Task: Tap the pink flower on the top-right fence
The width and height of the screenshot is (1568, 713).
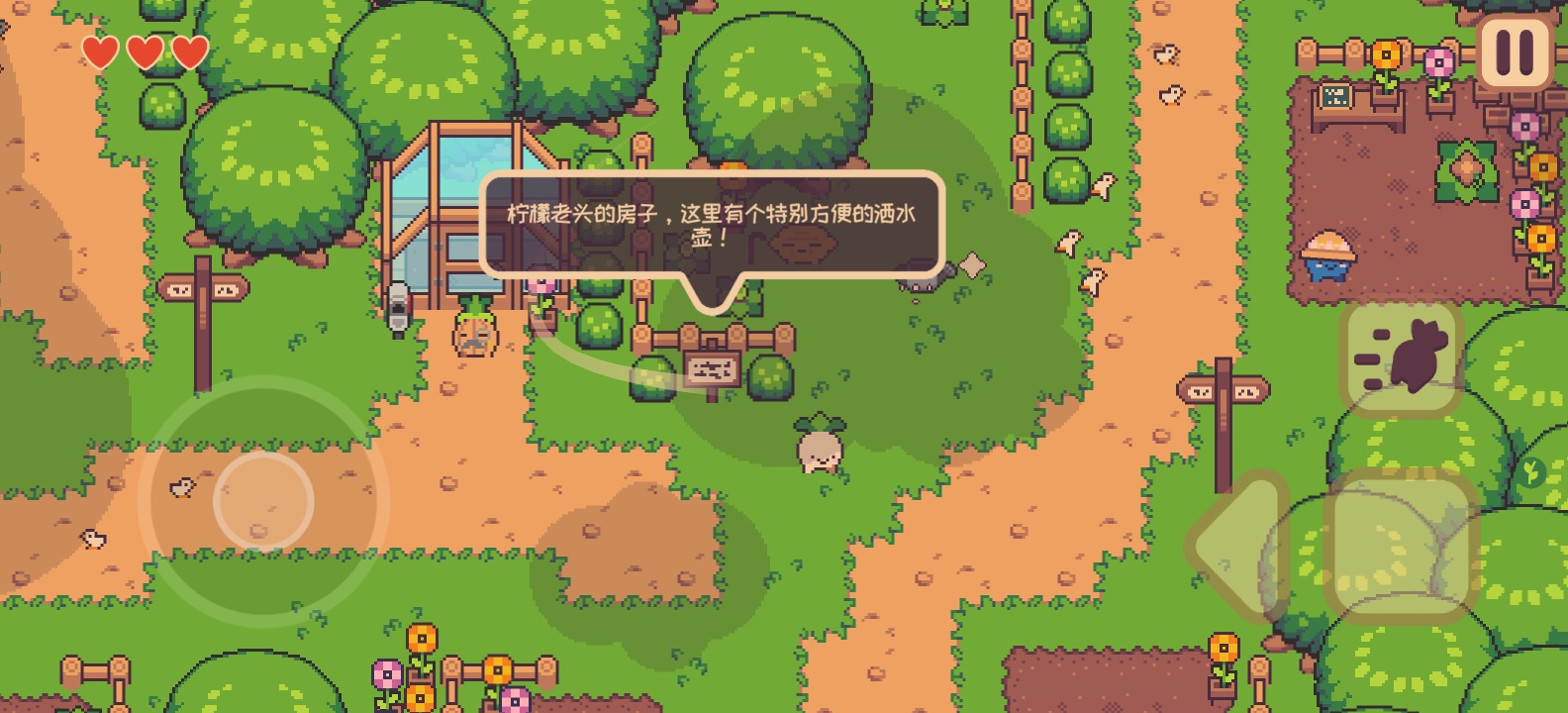Action: coord(1439,59)
